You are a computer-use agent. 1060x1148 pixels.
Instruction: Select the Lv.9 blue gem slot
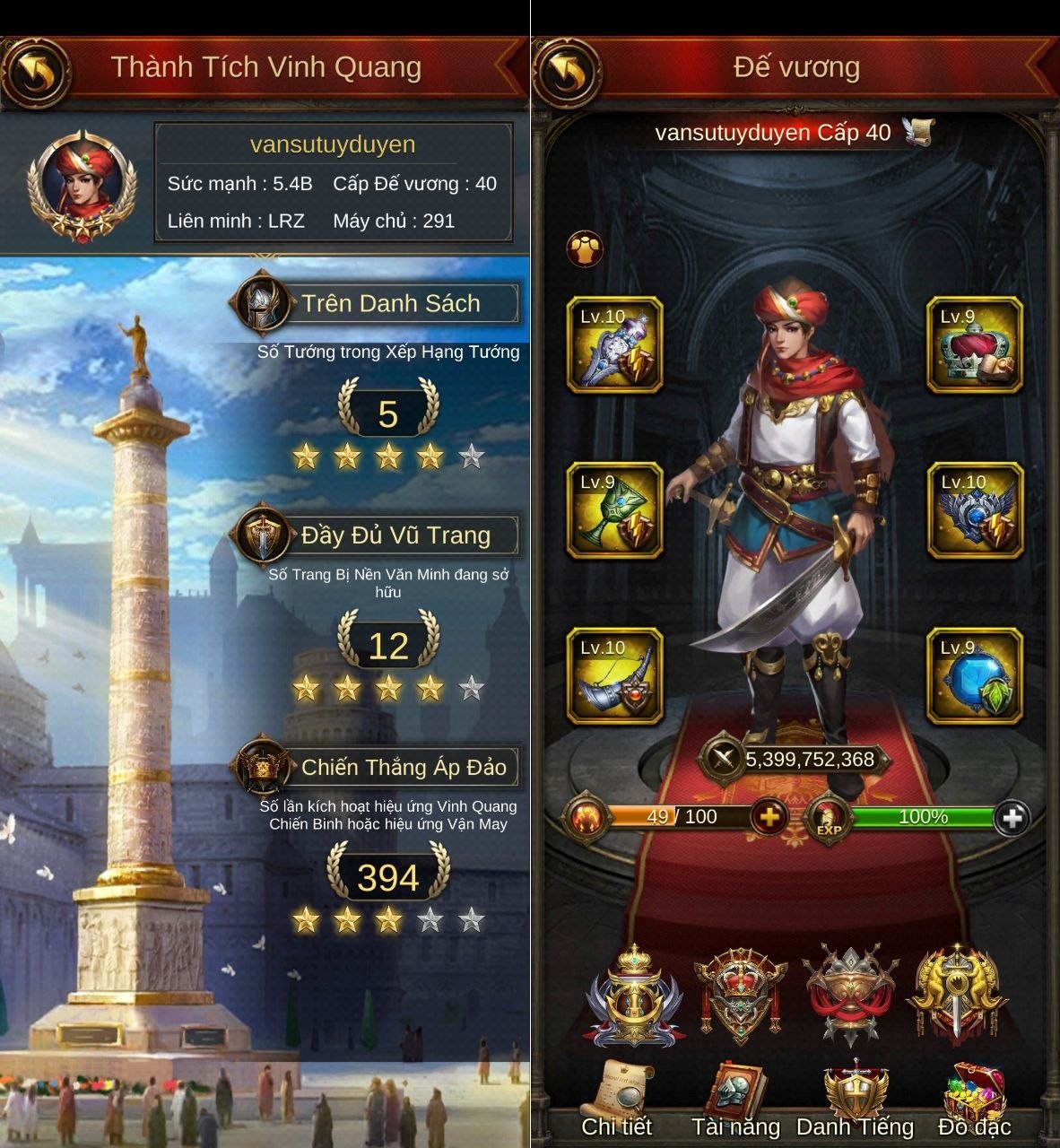(x=975, y=676)
